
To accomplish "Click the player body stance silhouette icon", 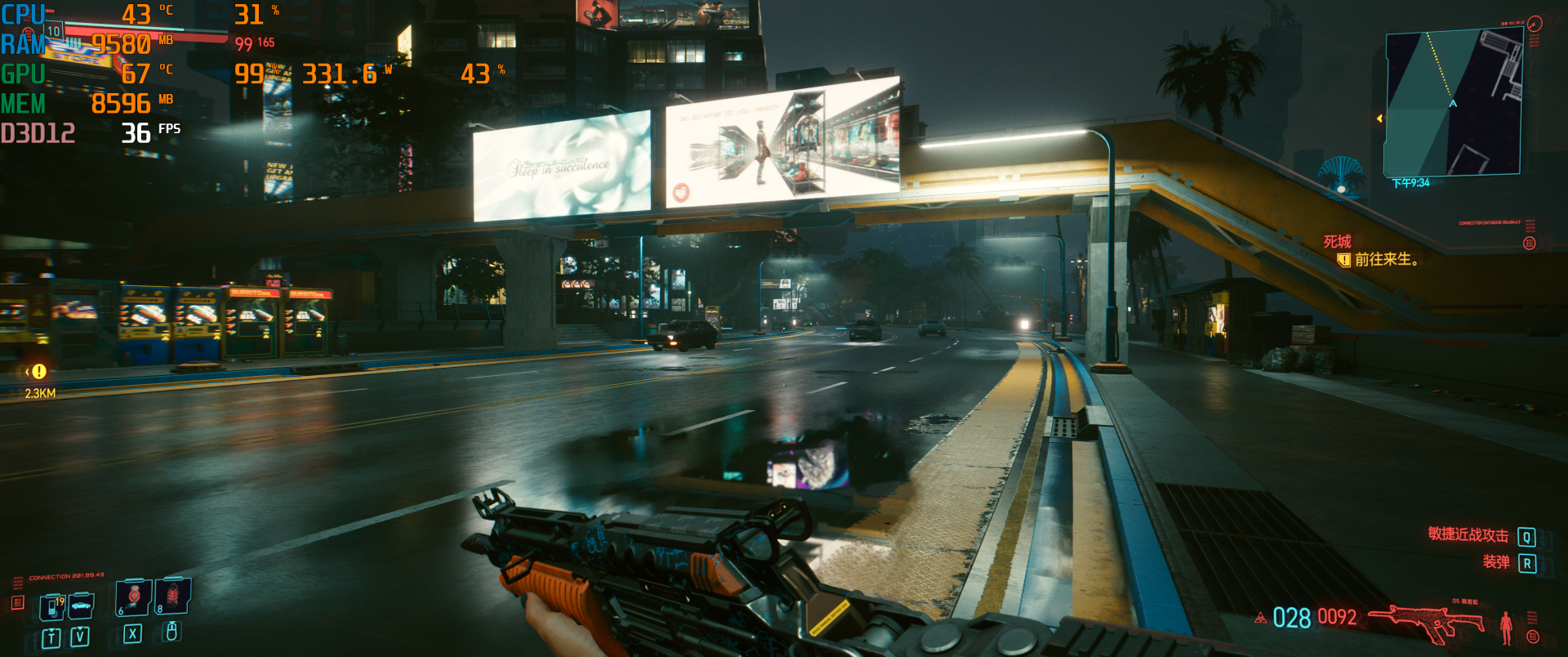I will point(1506,627).
